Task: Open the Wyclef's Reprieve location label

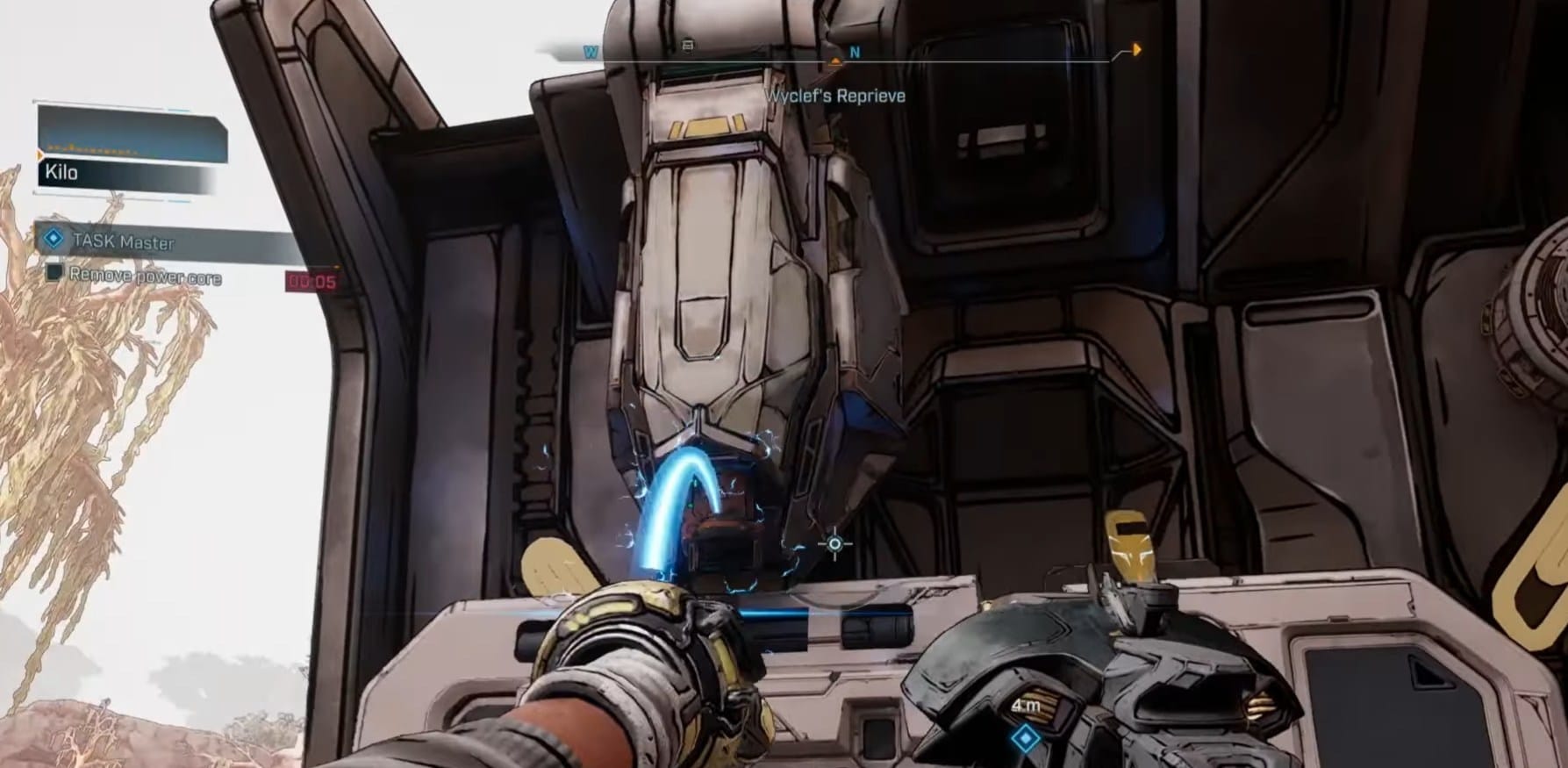Action: (834, 97)
